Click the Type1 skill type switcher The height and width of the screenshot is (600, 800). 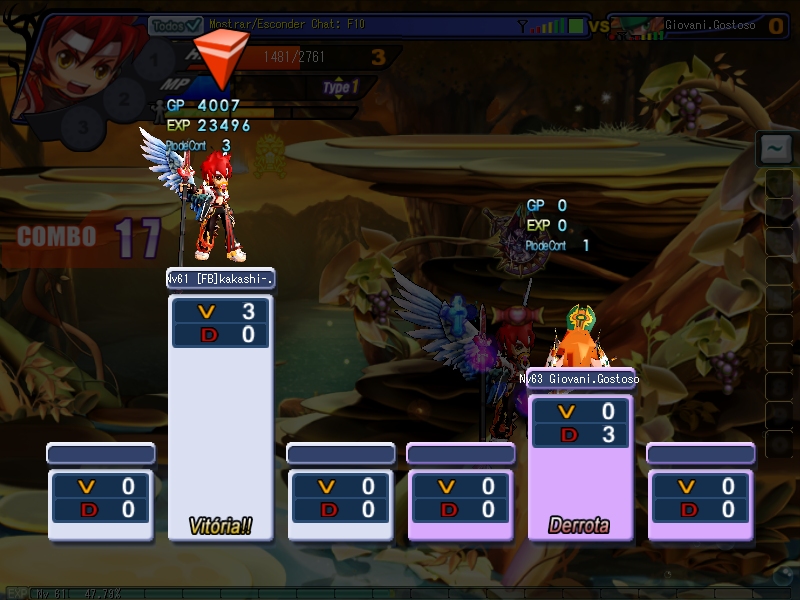[x=339, y=88]
